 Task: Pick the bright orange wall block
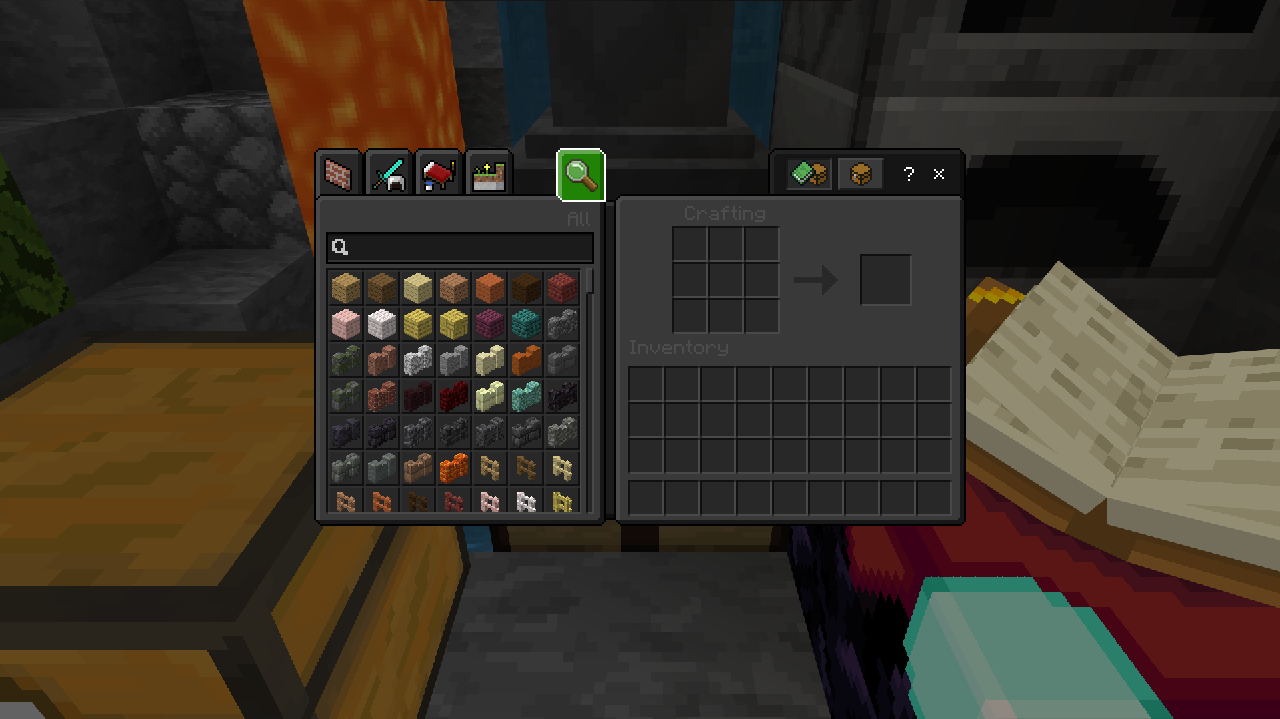click(453, 467)
